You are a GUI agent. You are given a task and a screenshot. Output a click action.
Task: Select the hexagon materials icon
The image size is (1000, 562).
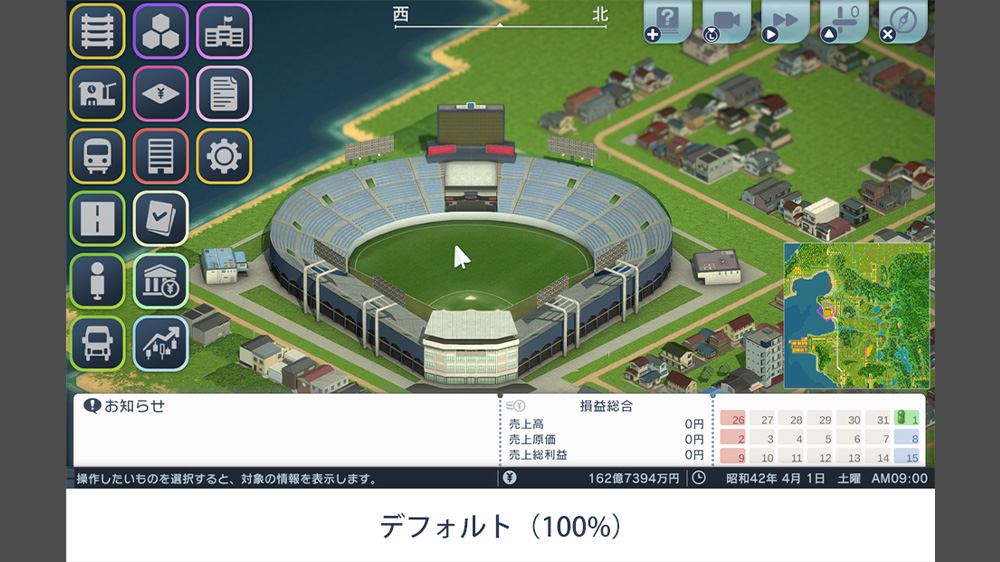pyautogui.click(x=160, y=32)
